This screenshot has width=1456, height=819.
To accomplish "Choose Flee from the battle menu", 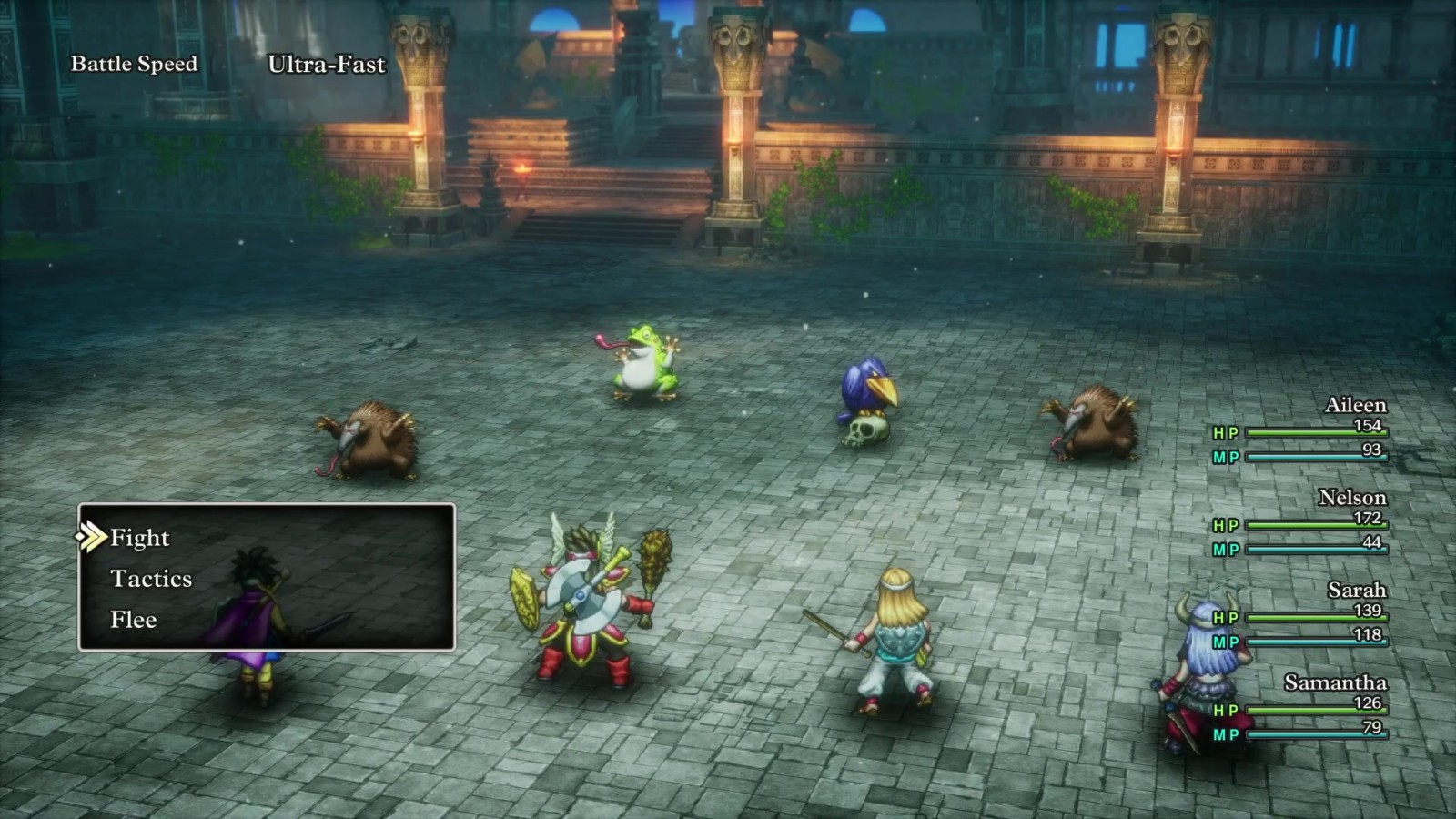I will (x=134, y=620).
